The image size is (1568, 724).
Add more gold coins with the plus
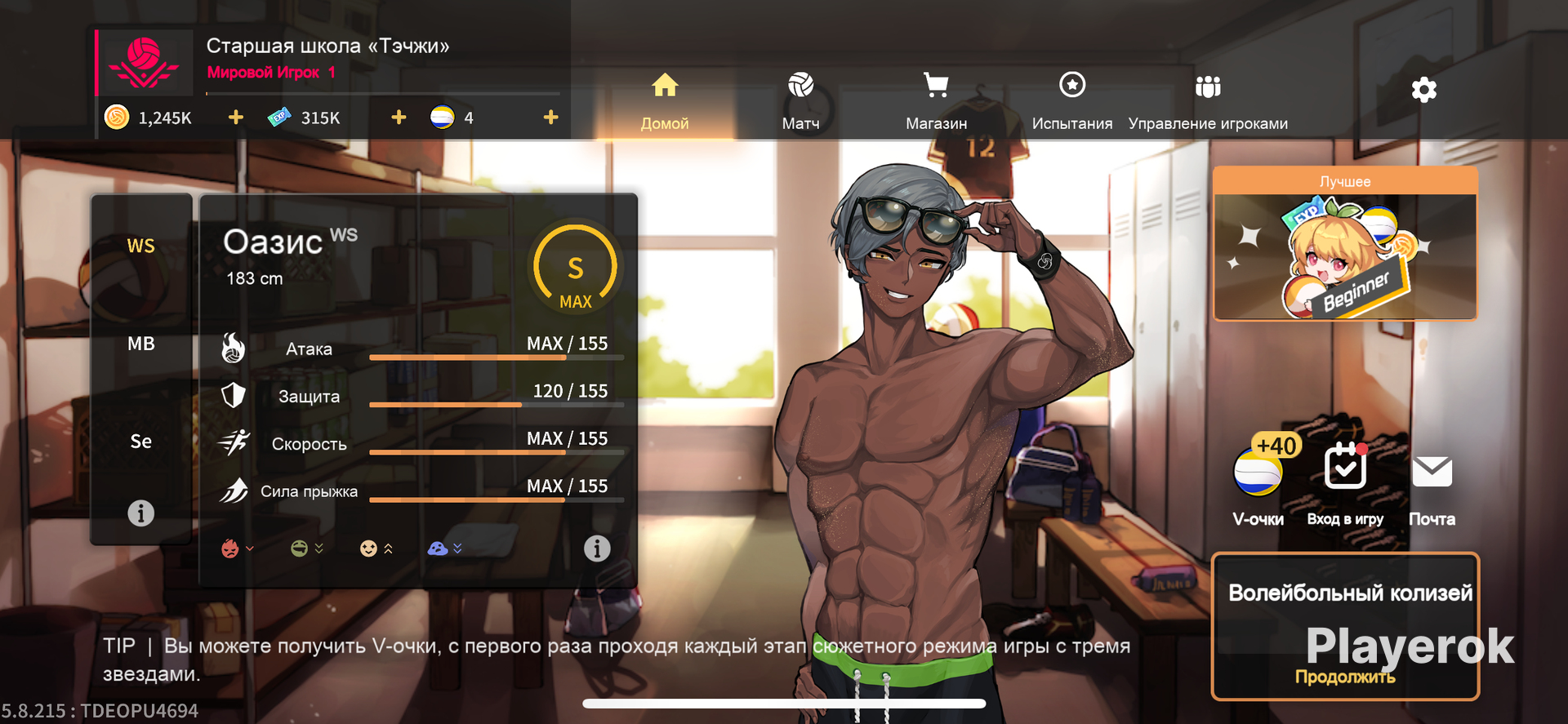click(236, 118)
